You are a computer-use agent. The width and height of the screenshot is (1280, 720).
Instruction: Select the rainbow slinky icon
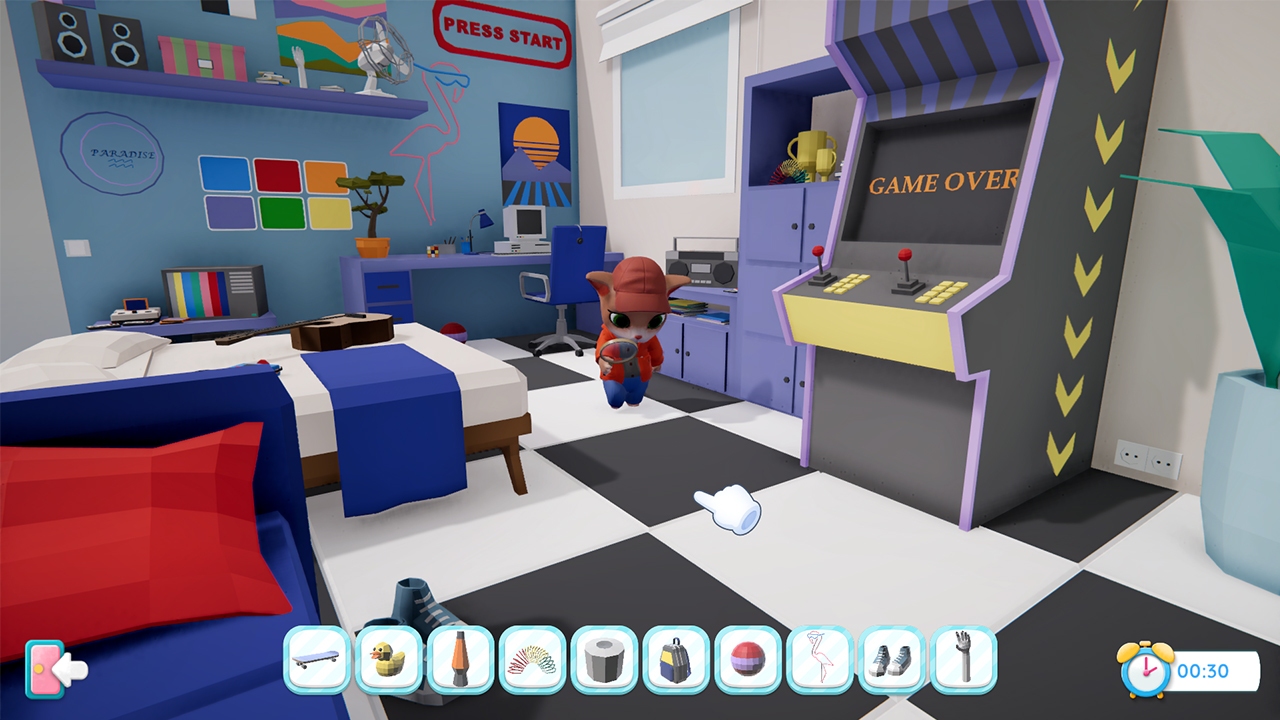[531, 662]
